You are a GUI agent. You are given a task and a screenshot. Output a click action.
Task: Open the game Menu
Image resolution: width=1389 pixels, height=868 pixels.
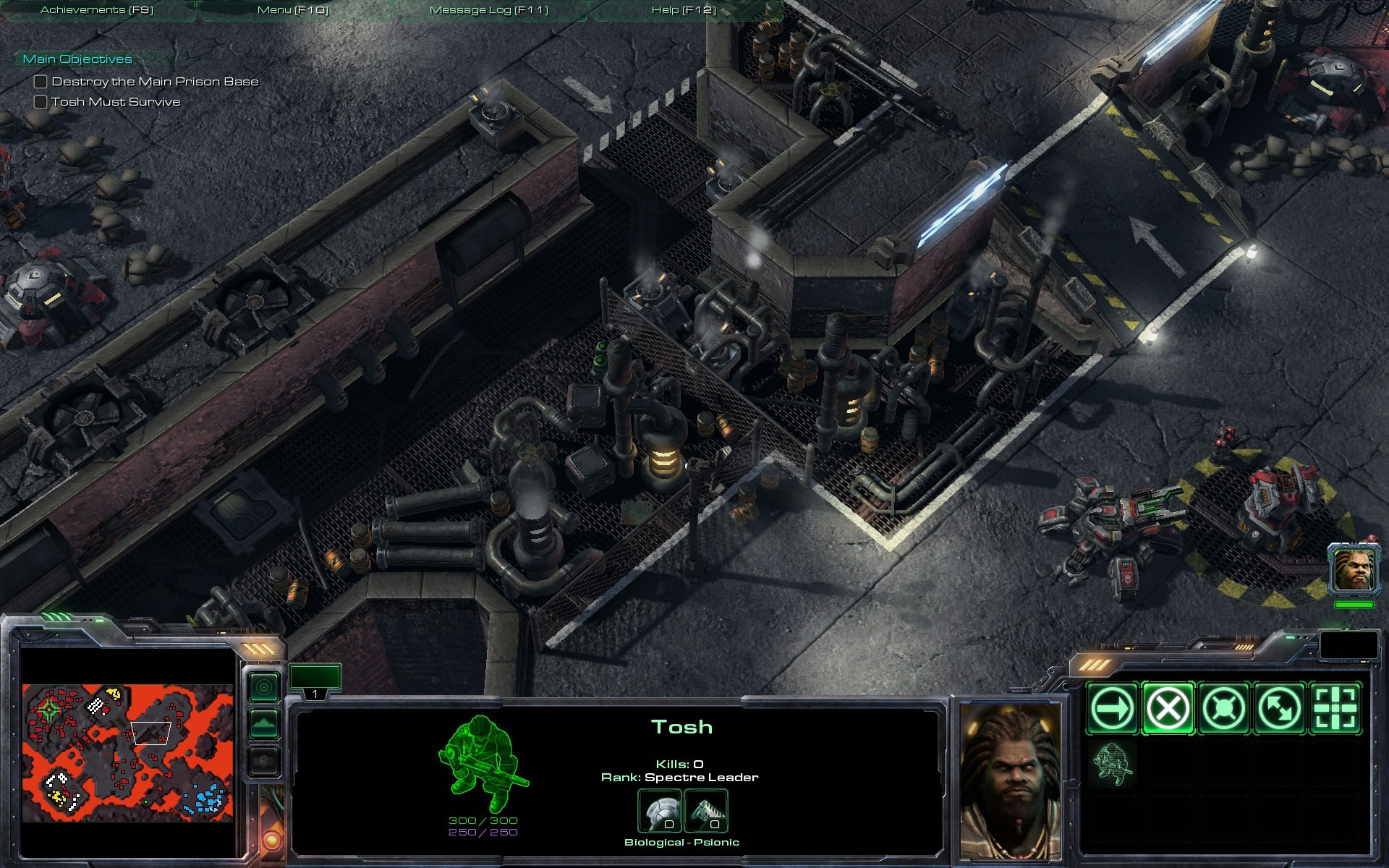pyautogui.click(x=293, y=10)
